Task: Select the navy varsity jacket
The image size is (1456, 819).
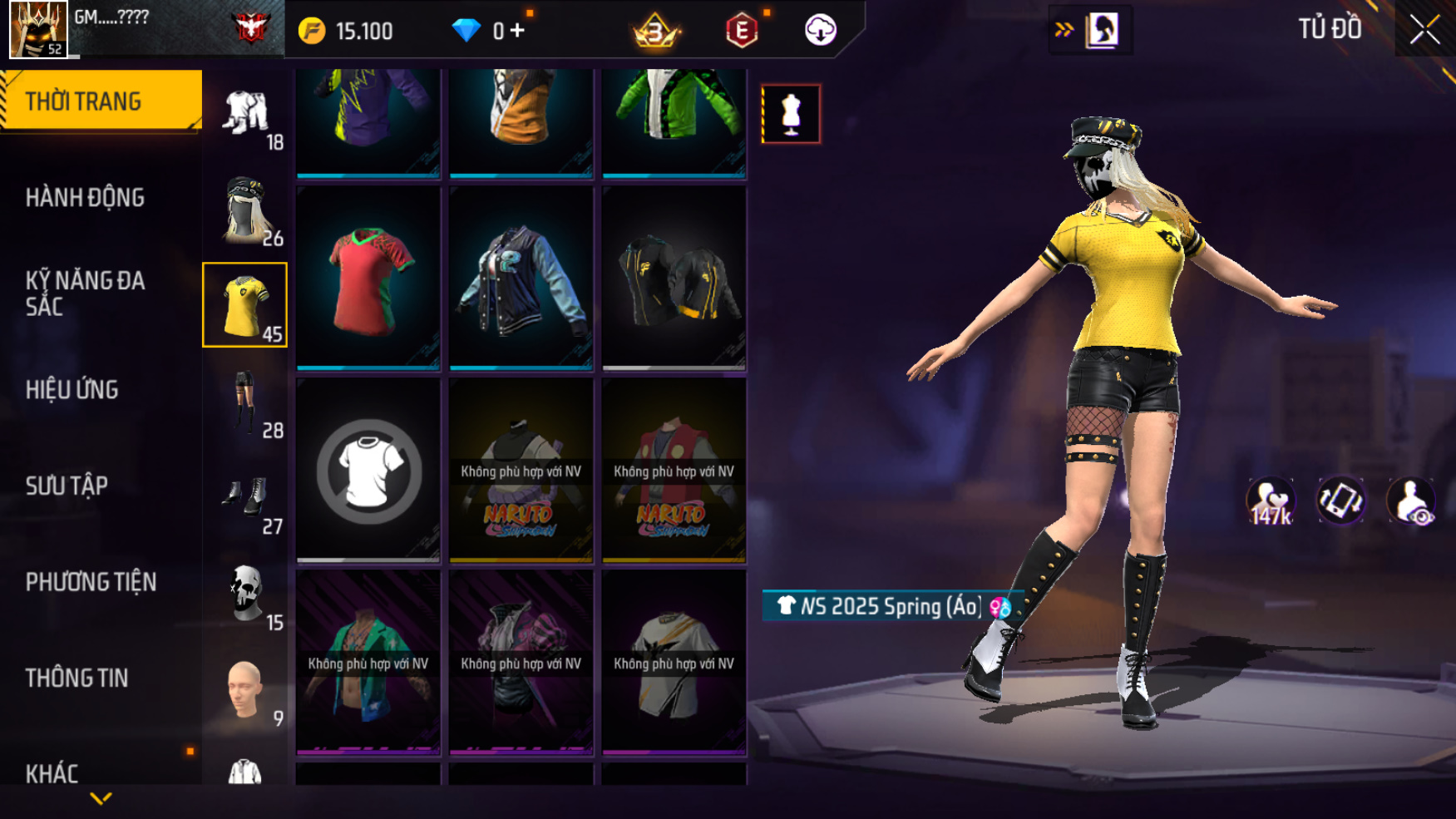Action: pos(521,278)
